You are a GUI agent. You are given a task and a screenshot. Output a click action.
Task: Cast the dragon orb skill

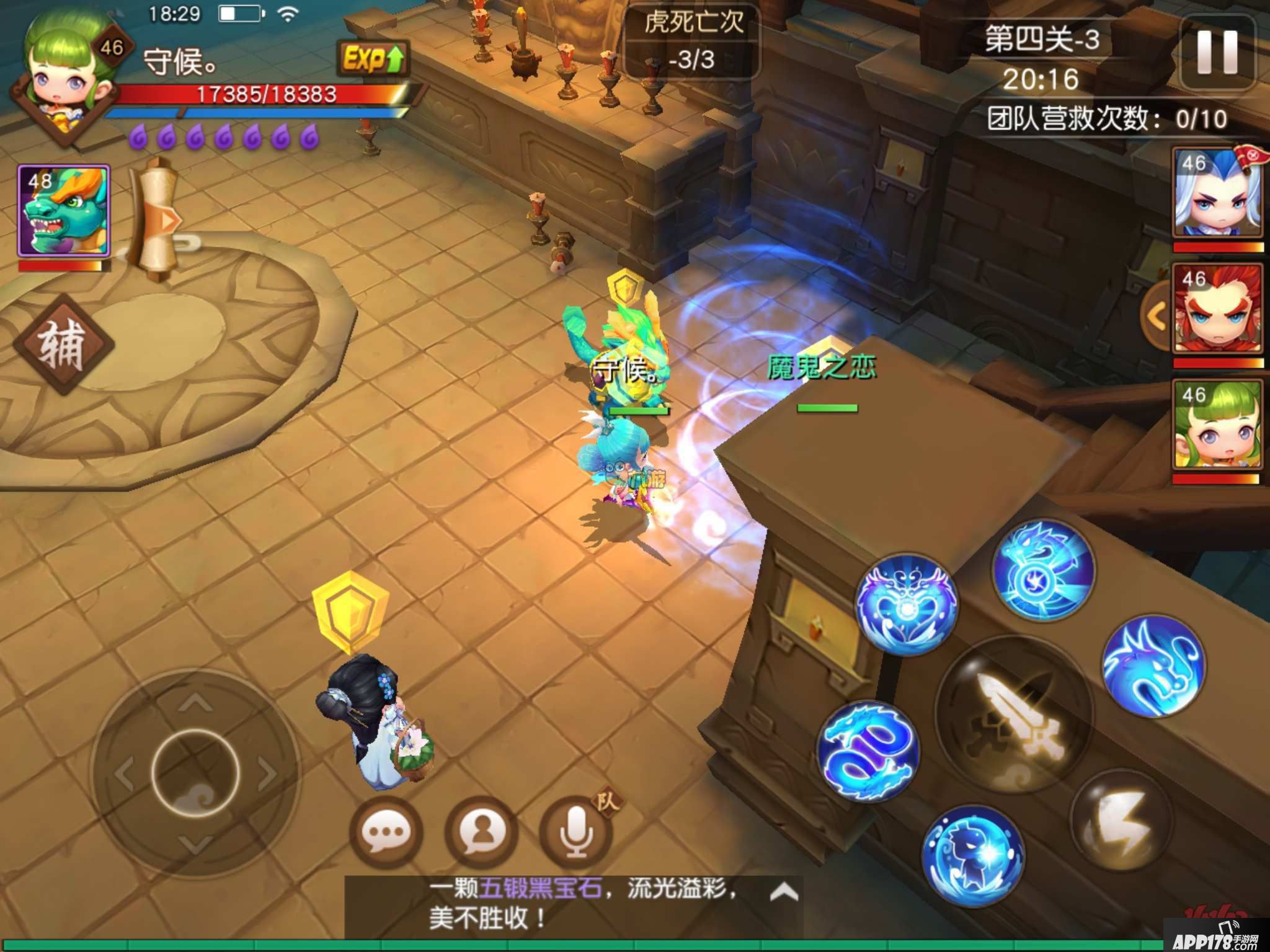tap(1044, 570)
